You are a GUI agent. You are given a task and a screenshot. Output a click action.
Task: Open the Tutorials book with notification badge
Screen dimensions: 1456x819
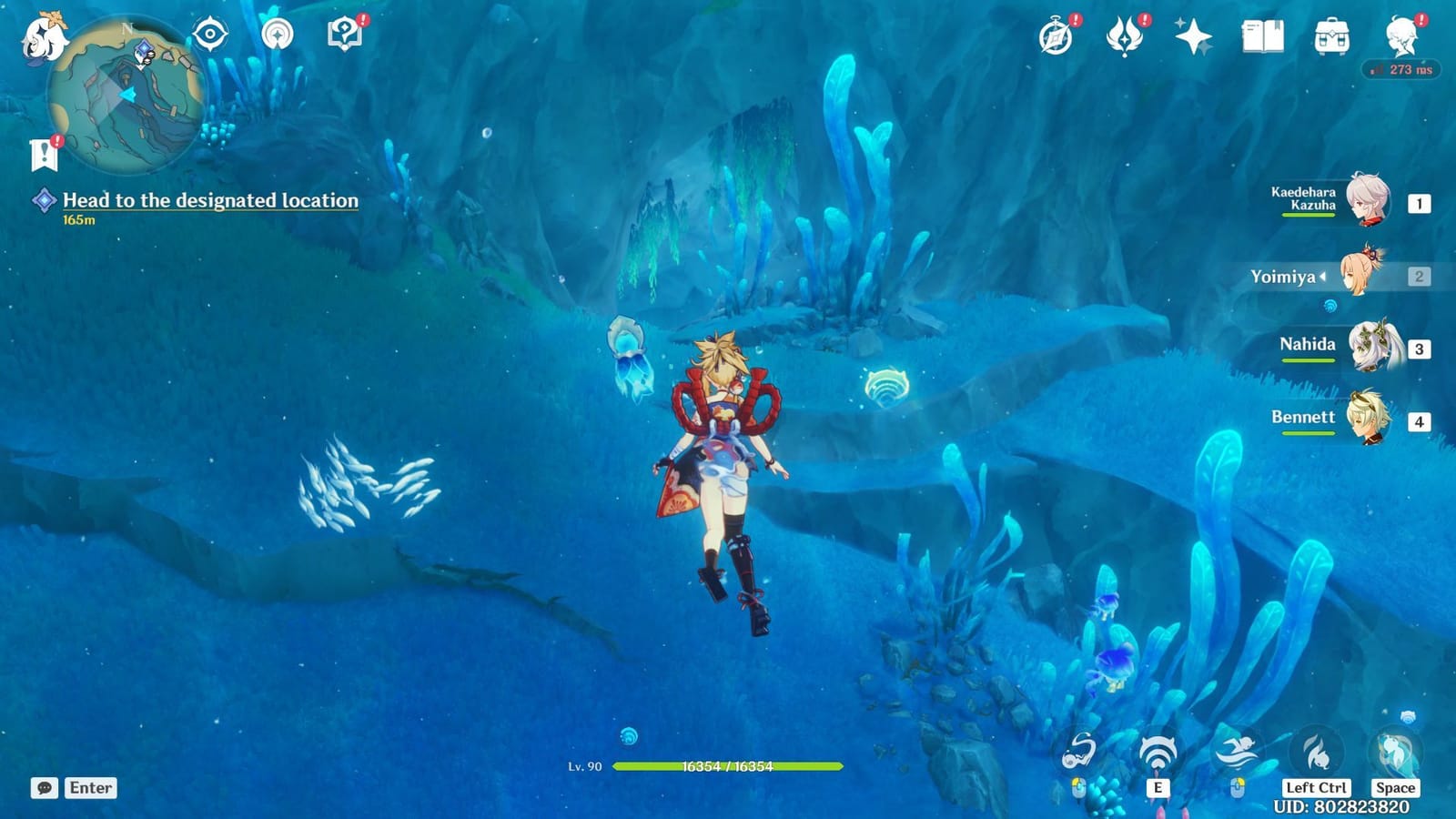coord(341,35)
